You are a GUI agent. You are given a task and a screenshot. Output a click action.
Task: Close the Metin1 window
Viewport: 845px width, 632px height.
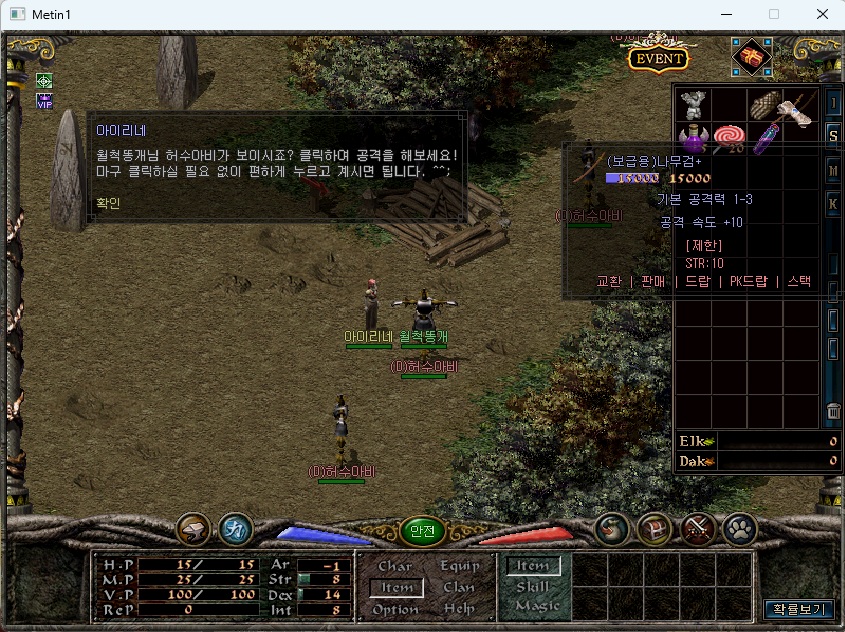821,15
